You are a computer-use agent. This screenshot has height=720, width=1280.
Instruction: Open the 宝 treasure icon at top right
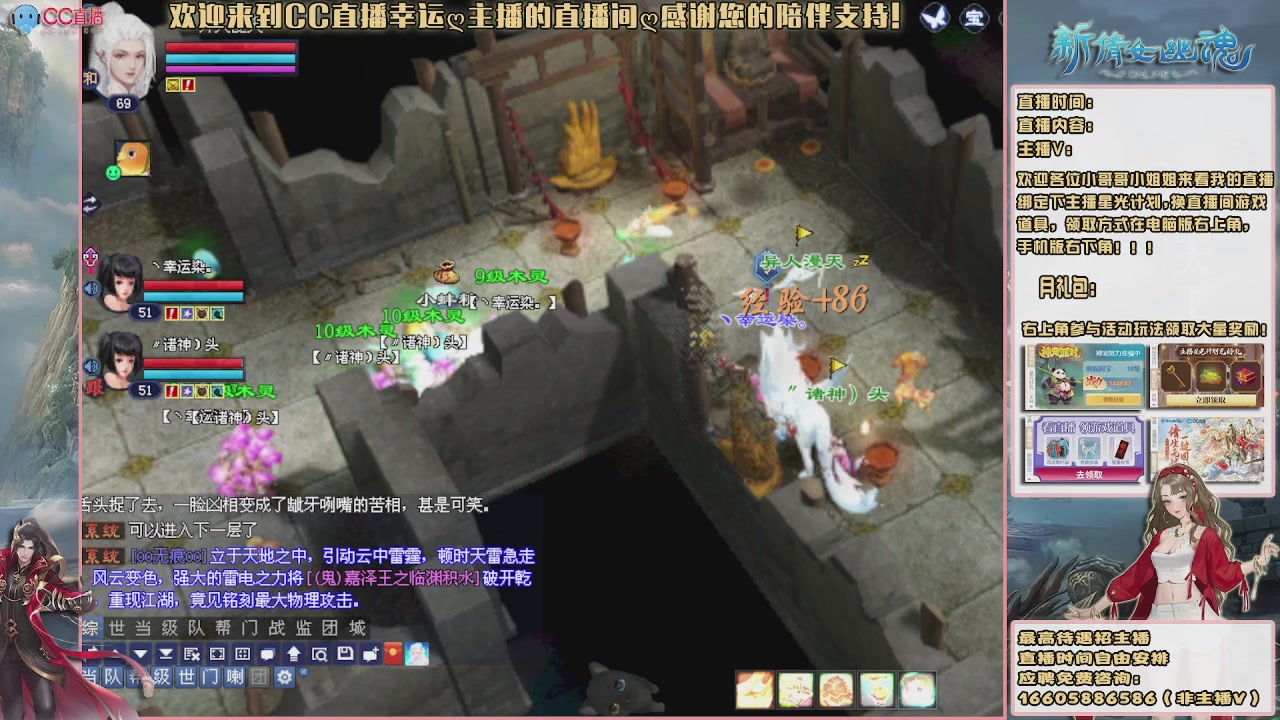coord(975,18)
